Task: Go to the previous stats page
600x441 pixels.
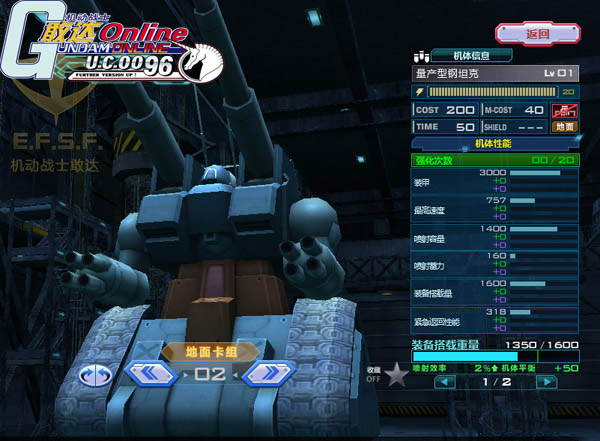Action: tap(438, 382)
